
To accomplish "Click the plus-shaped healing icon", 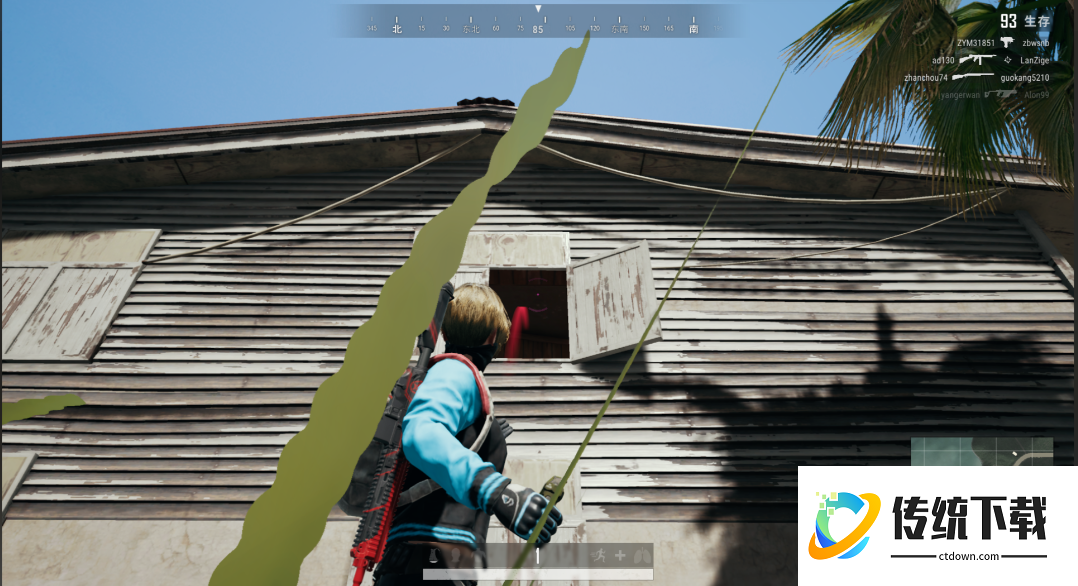I will pos(620,554).
